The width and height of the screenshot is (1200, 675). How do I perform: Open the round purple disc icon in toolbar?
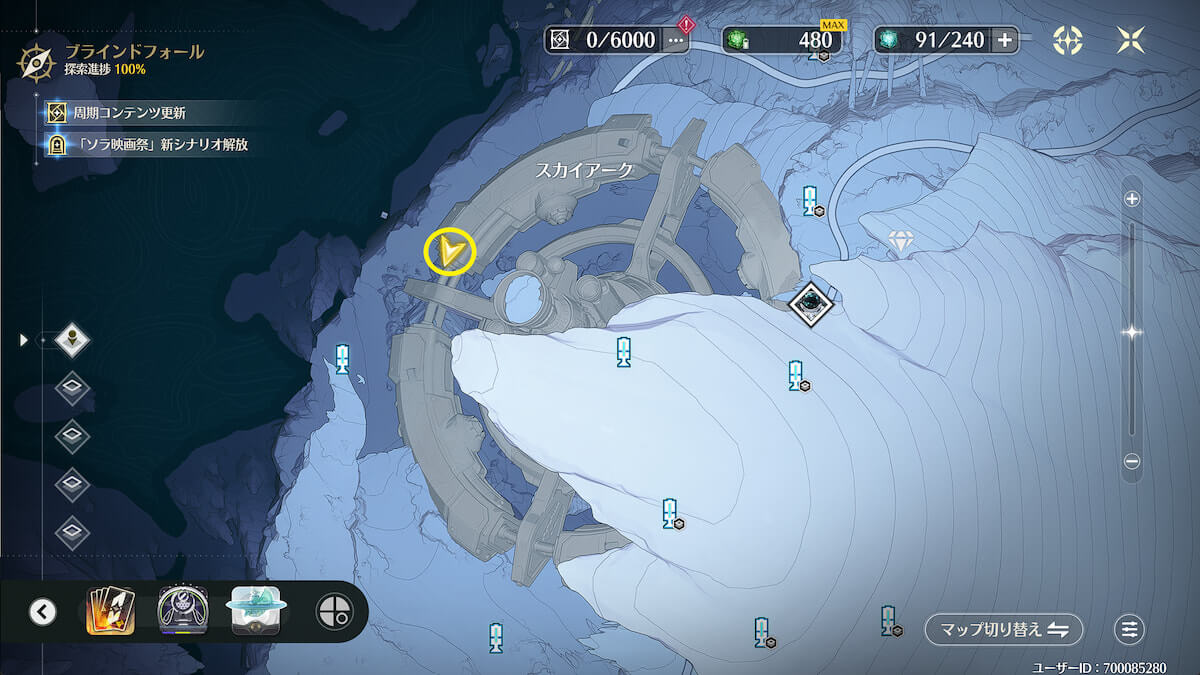point(183,611)
